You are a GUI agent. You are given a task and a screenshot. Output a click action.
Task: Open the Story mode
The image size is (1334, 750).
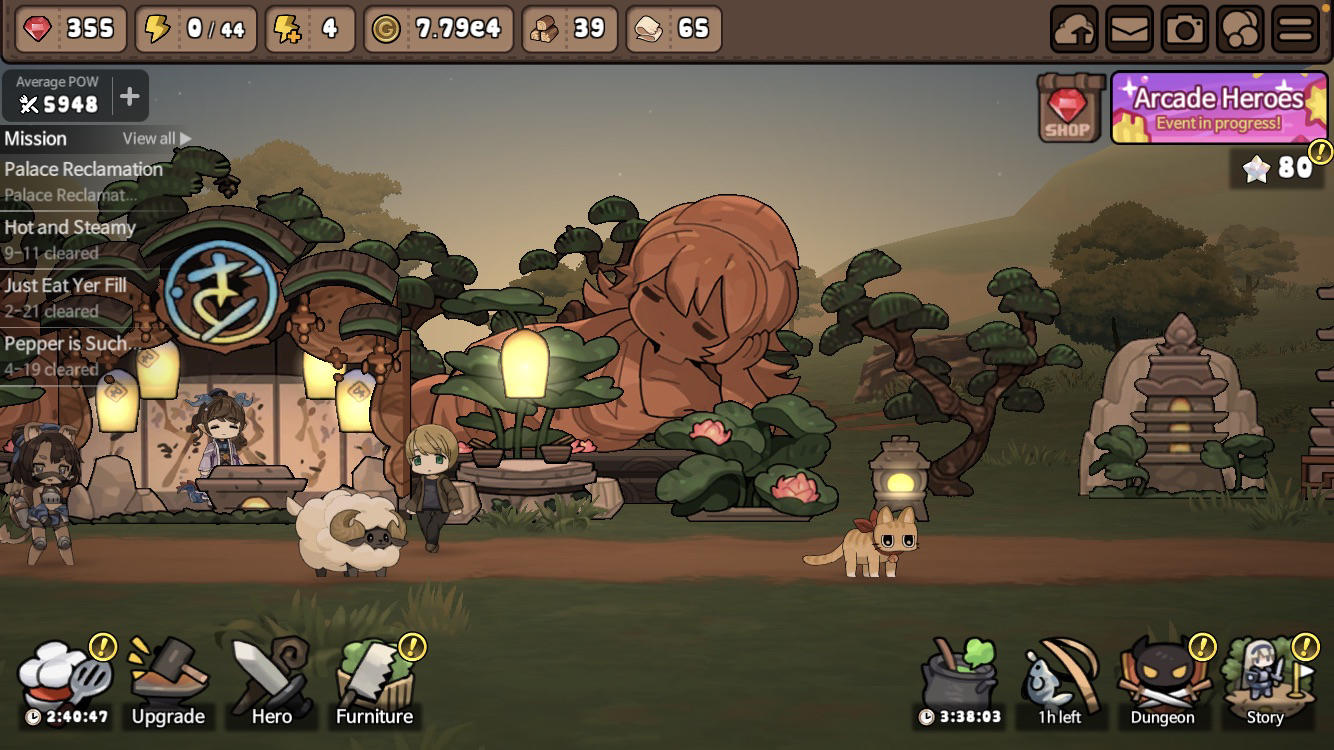[1265, 682]
